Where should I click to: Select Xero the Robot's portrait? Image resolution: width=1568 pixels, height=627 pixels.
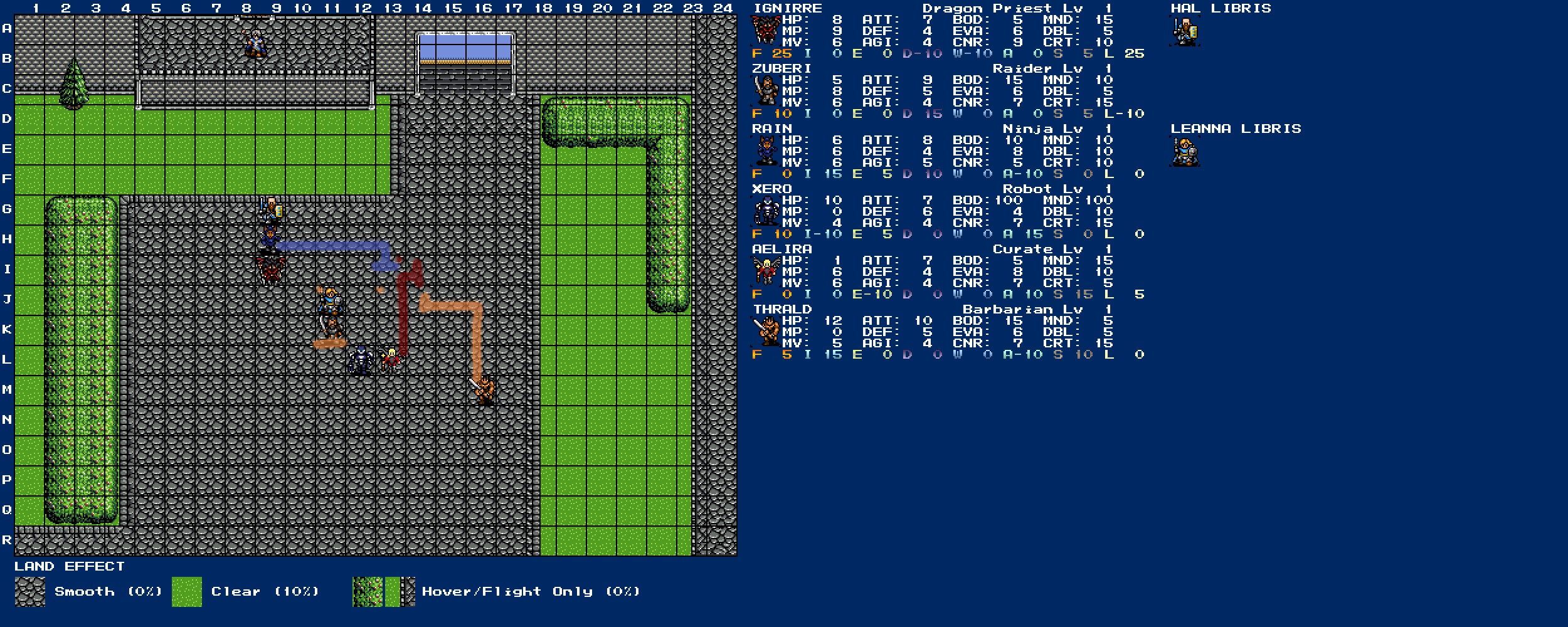point(765,211)
